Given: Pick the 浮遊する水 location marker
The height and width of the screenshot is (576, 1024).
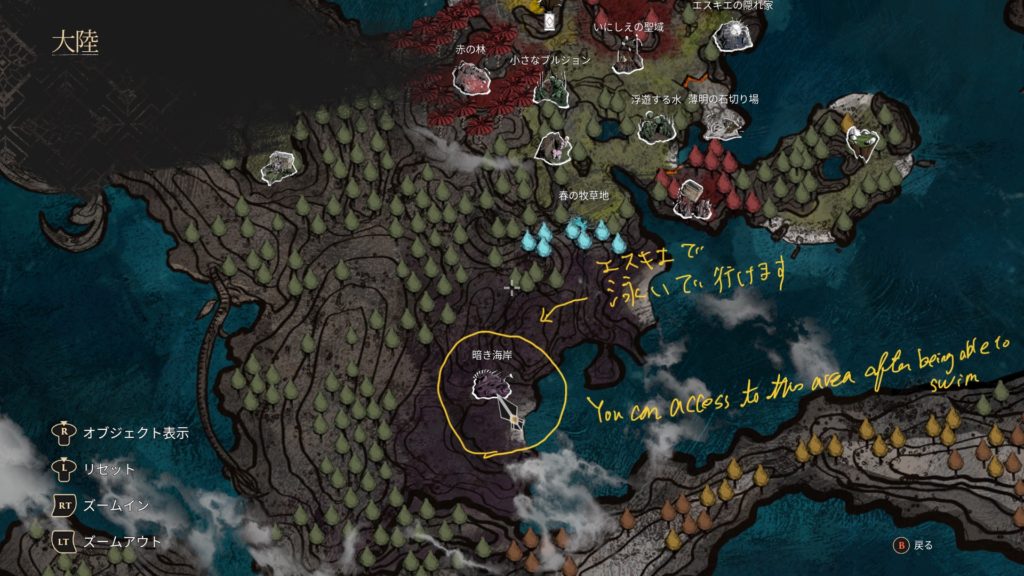Looking at the screenshot, I should point(656,126).
